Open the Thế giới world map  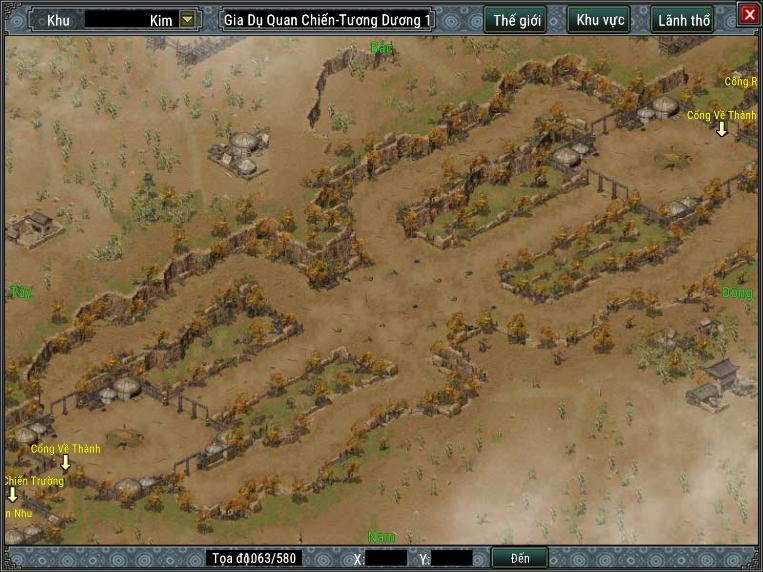pyautogui.click(x=515, y=20)
